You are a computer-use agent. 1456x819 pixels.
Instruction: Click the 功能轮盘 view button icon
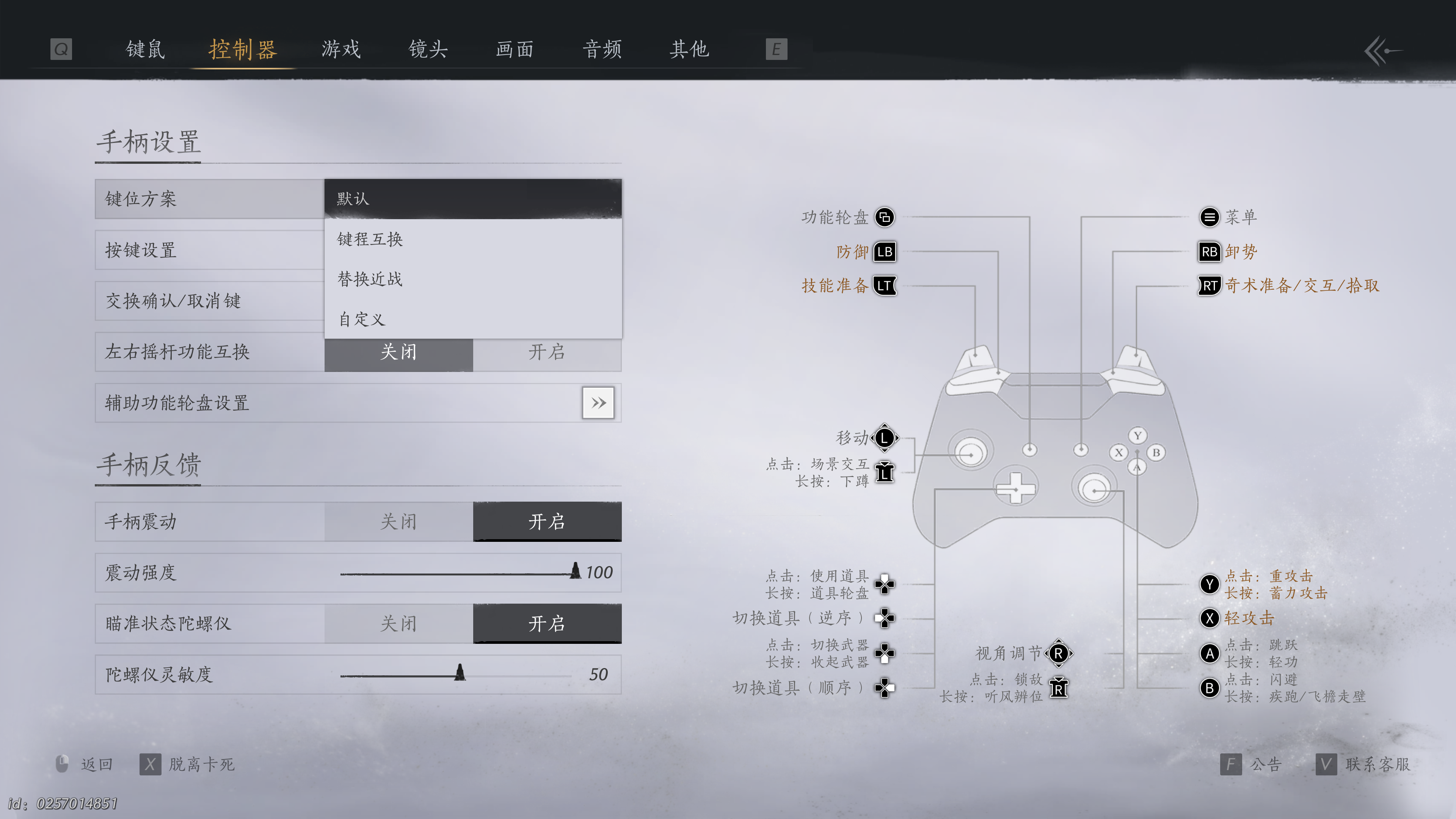tap(885, 217)
